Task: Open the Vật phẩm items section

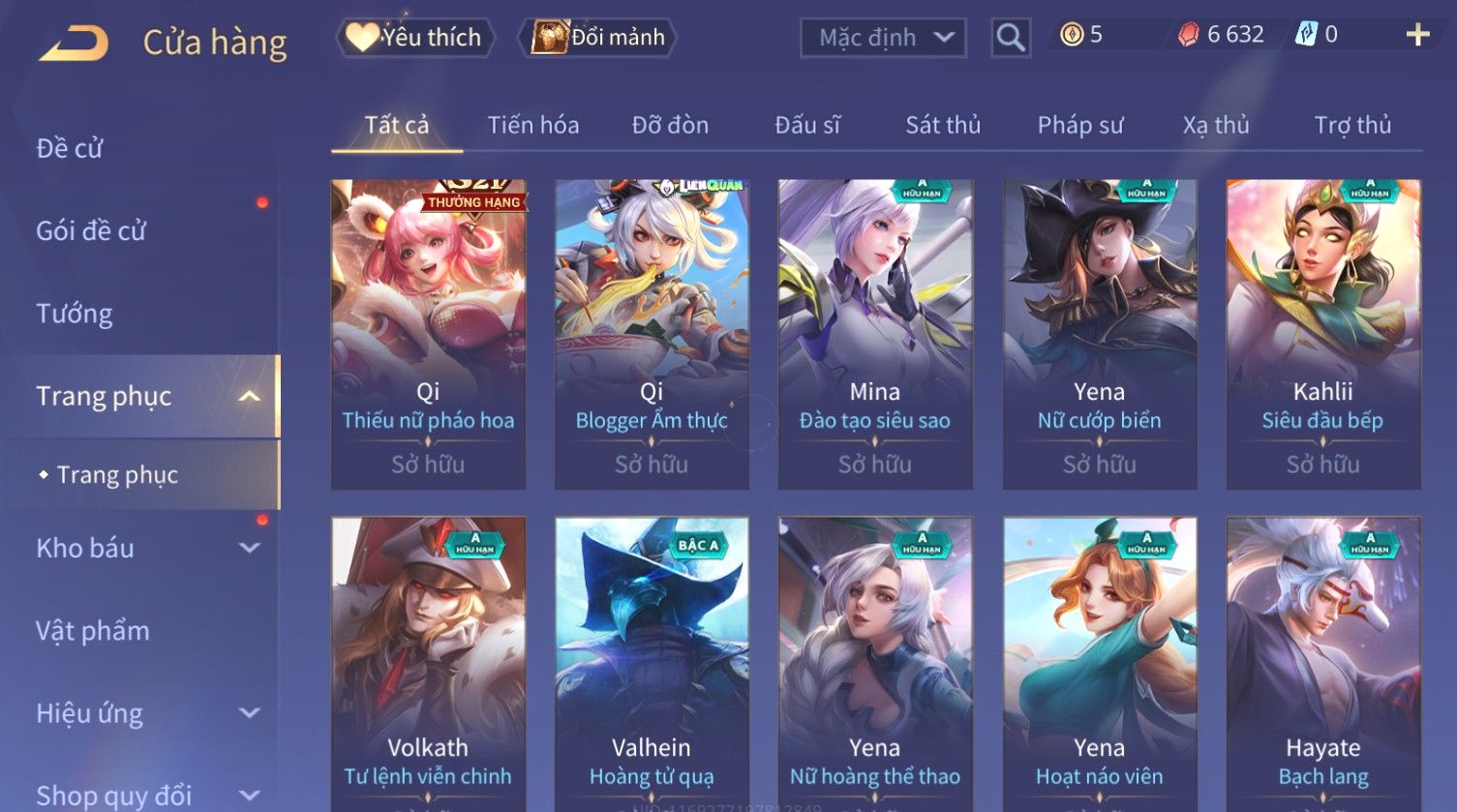Action: tap(93, 631)
